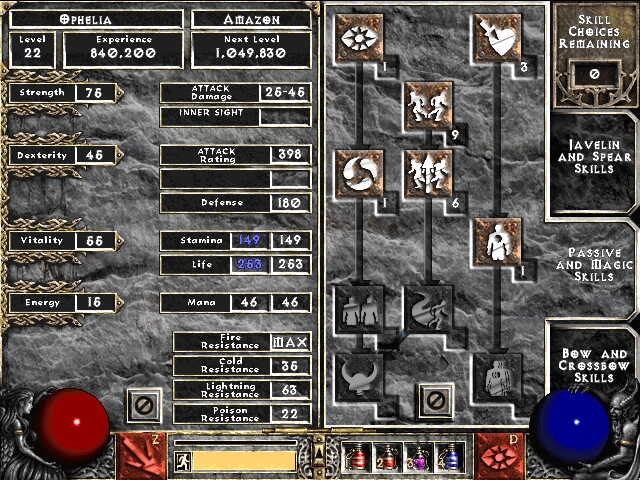Click the locked Valkyrie skill icon

[356, 376]
